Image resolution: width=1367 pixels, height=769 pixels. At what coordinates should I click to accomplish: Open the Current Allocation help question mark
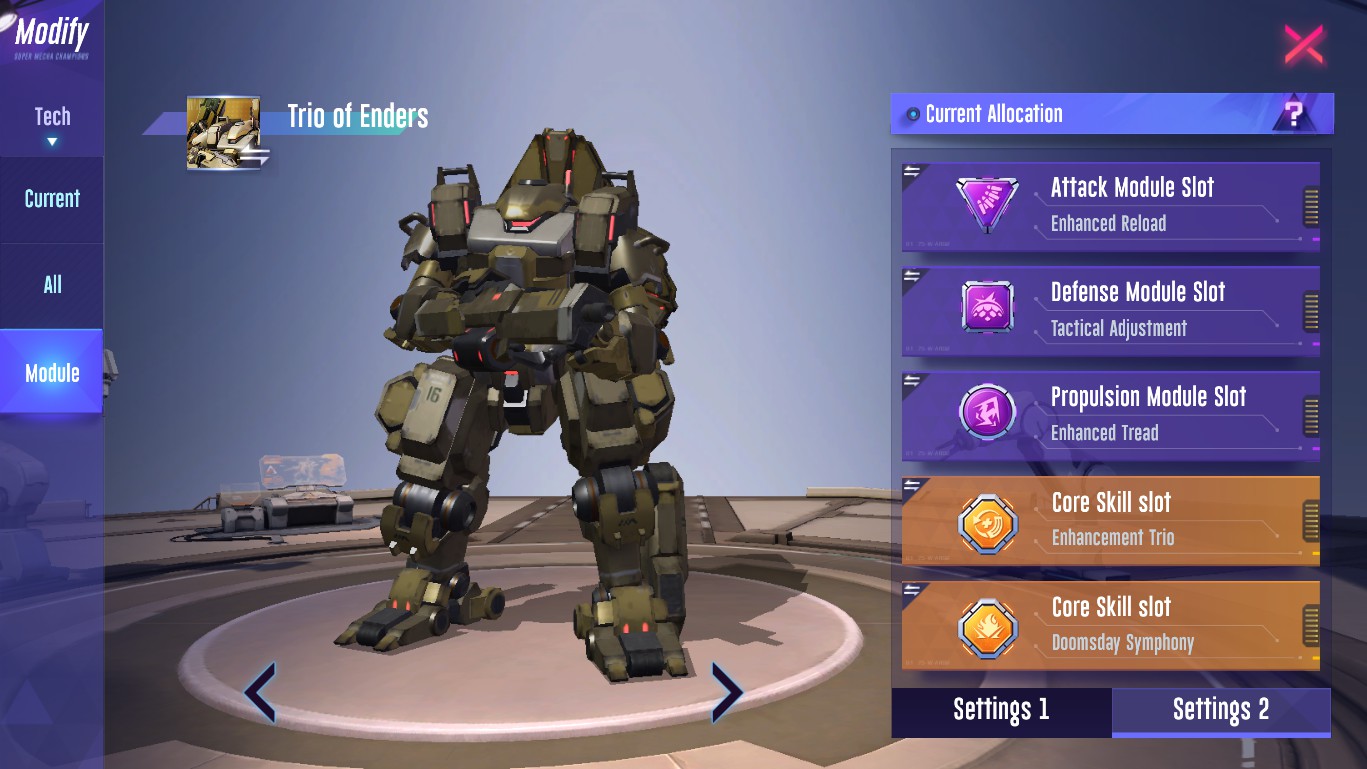(x=1294, y=115)
